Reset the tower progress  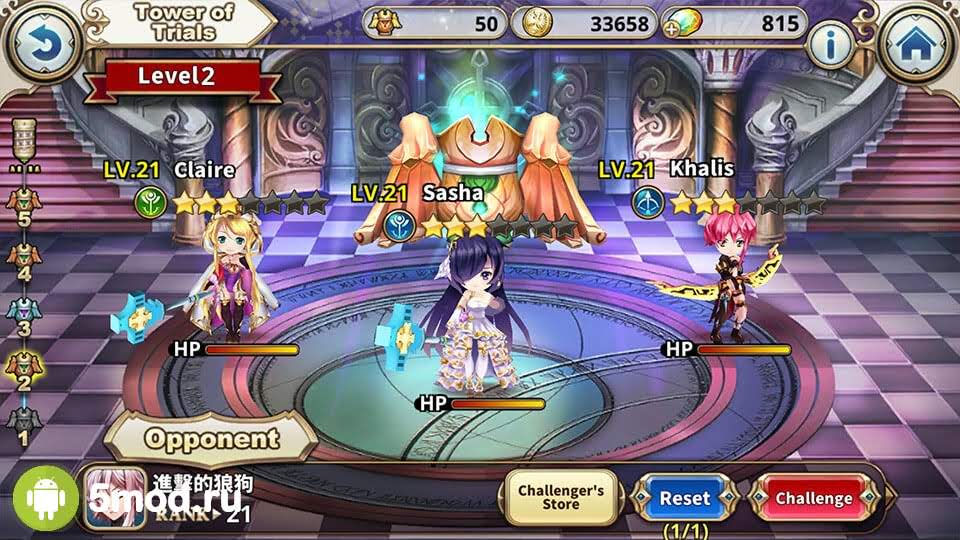685,498
